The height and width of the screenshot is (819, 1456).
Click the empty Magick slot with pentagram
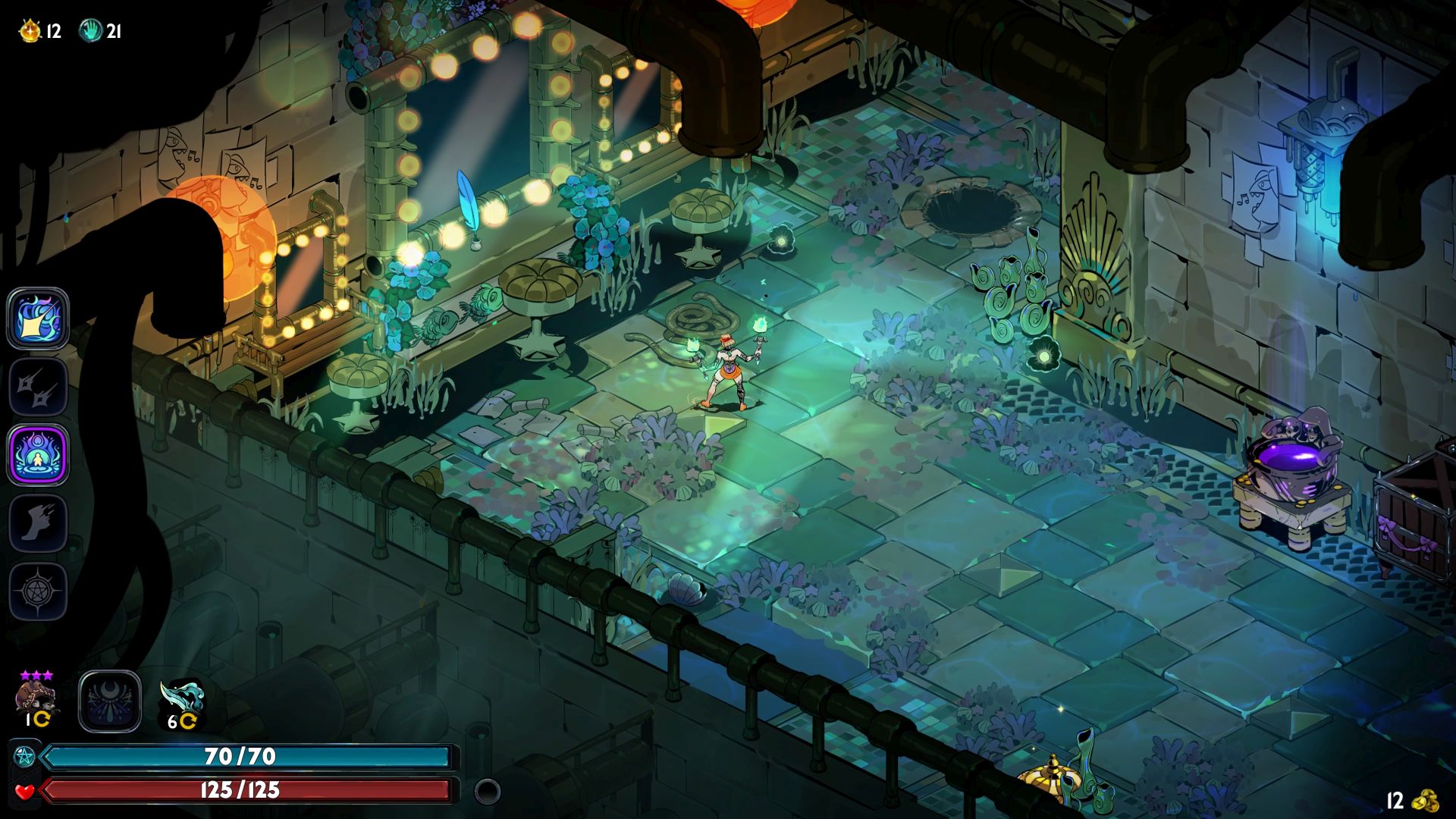coord(38,591)
